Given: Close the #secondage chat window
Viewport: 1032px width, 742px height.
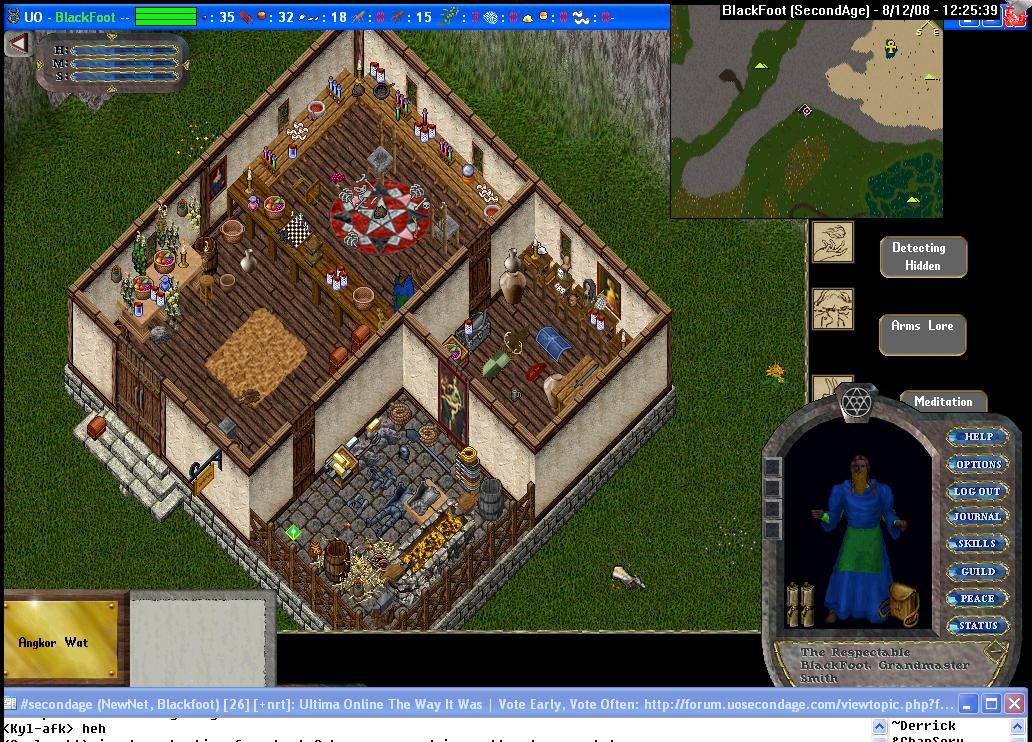Looking at the screenshot, I should point(1014,703).
